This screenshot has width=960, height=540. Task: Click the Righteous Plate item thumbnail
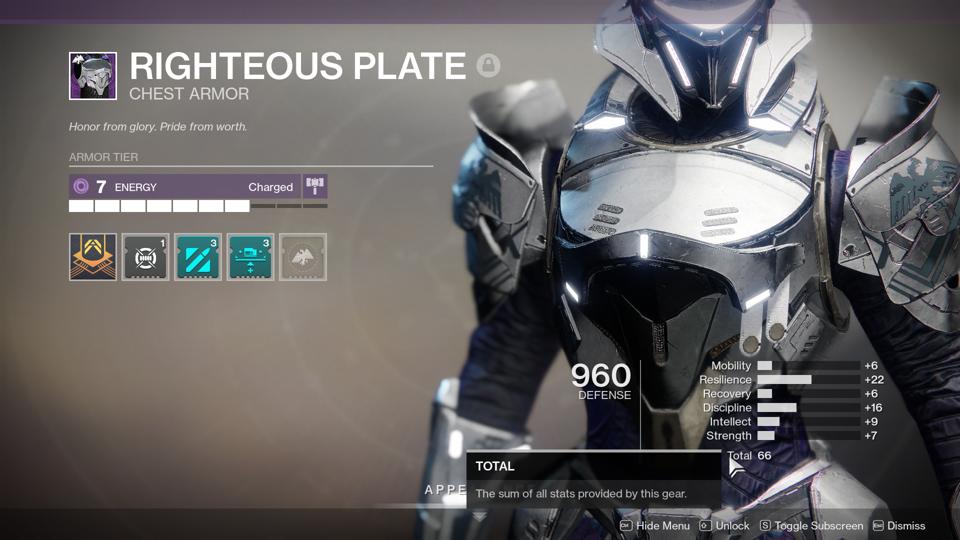click(x=93, y=76)
